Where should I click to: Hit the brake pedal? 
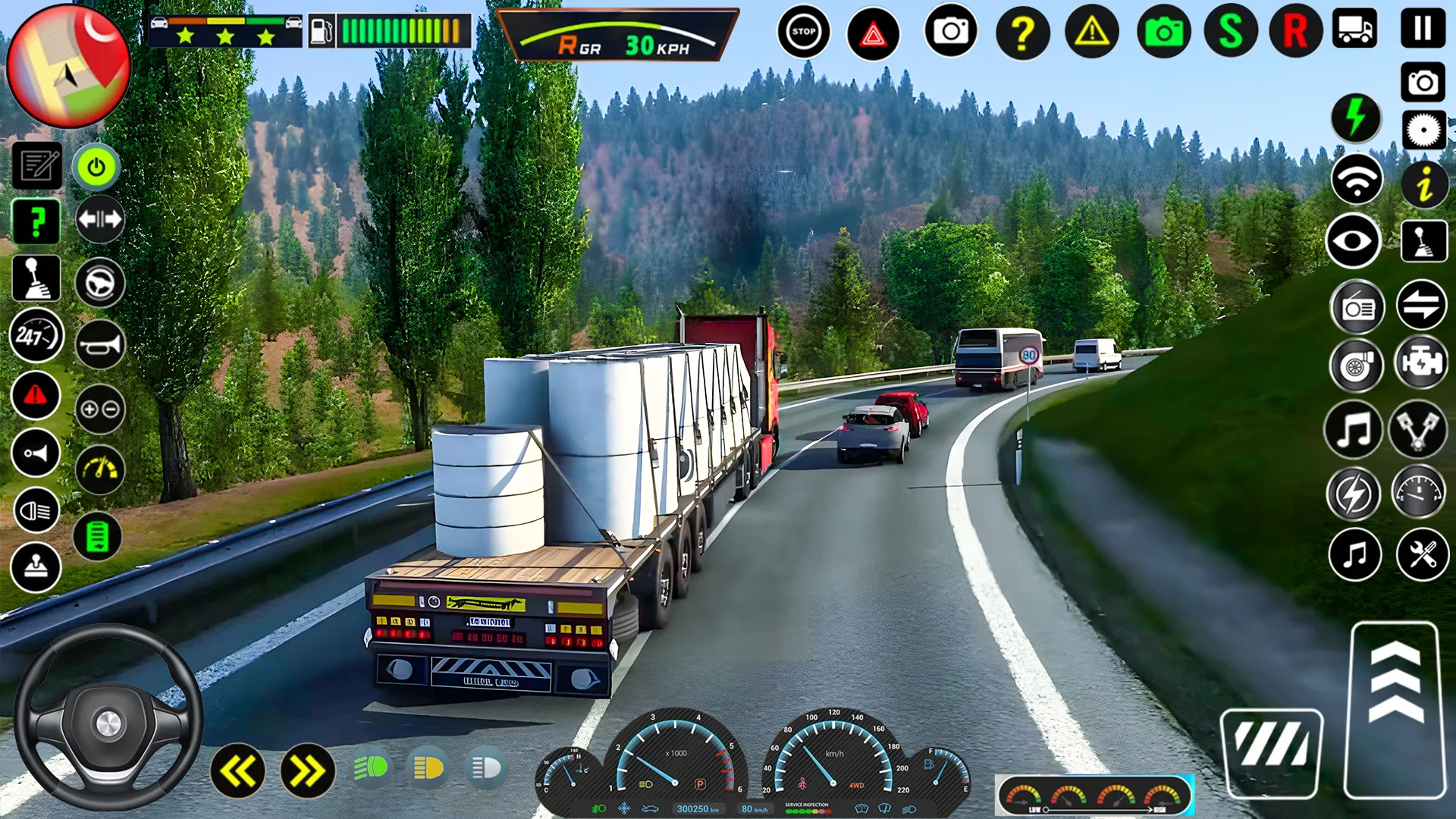tap(1272, 752)
